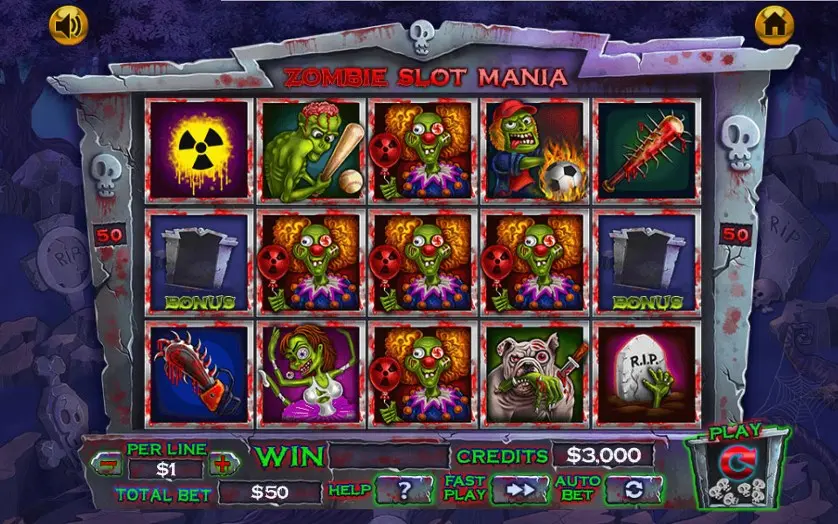Screen dimensions: 838x524
Task: Increase the per line bet
Action: pos(222,466)
